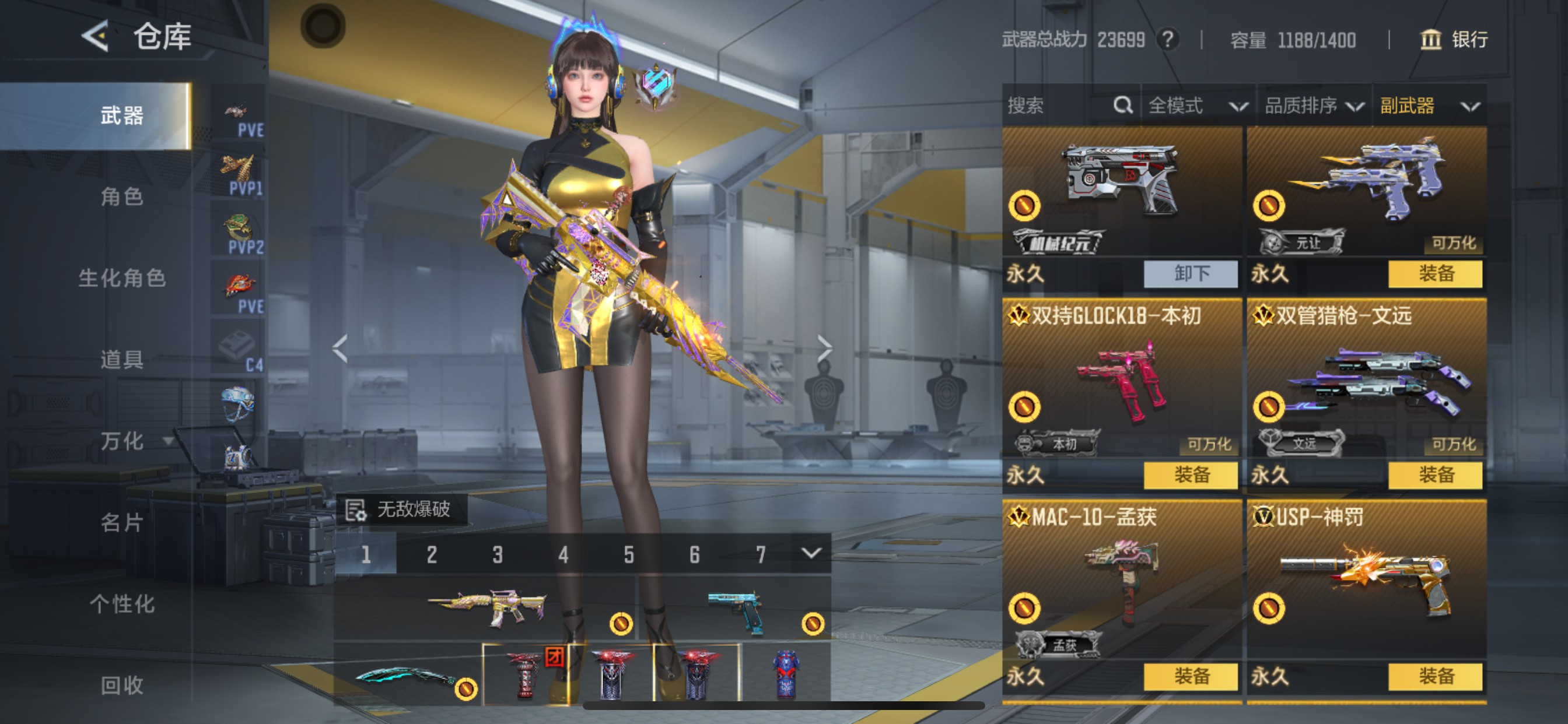
Task: Equip the 双持GLOCK18-本初 pistols
Action: point(1191,475)
